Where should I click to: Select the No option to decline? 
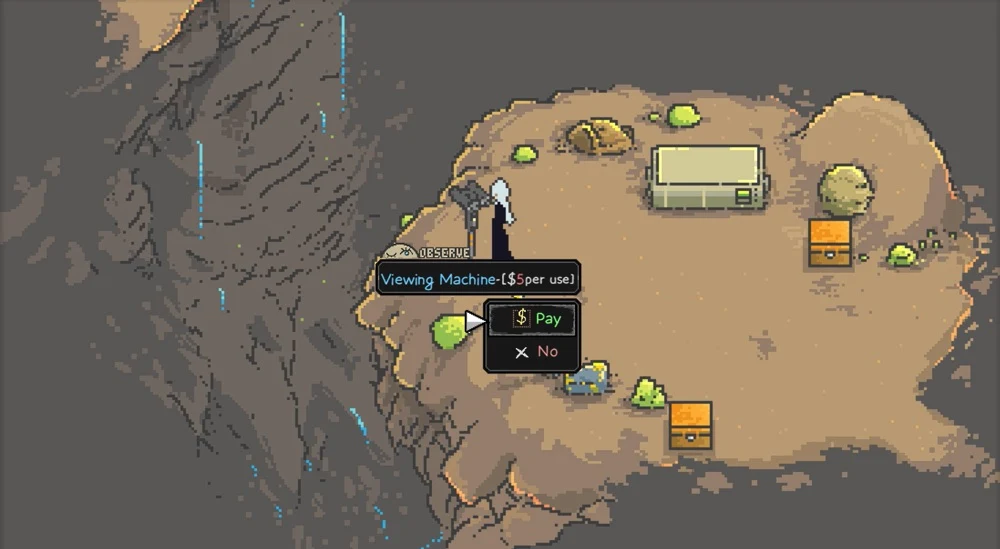click(x=535, y=352)
